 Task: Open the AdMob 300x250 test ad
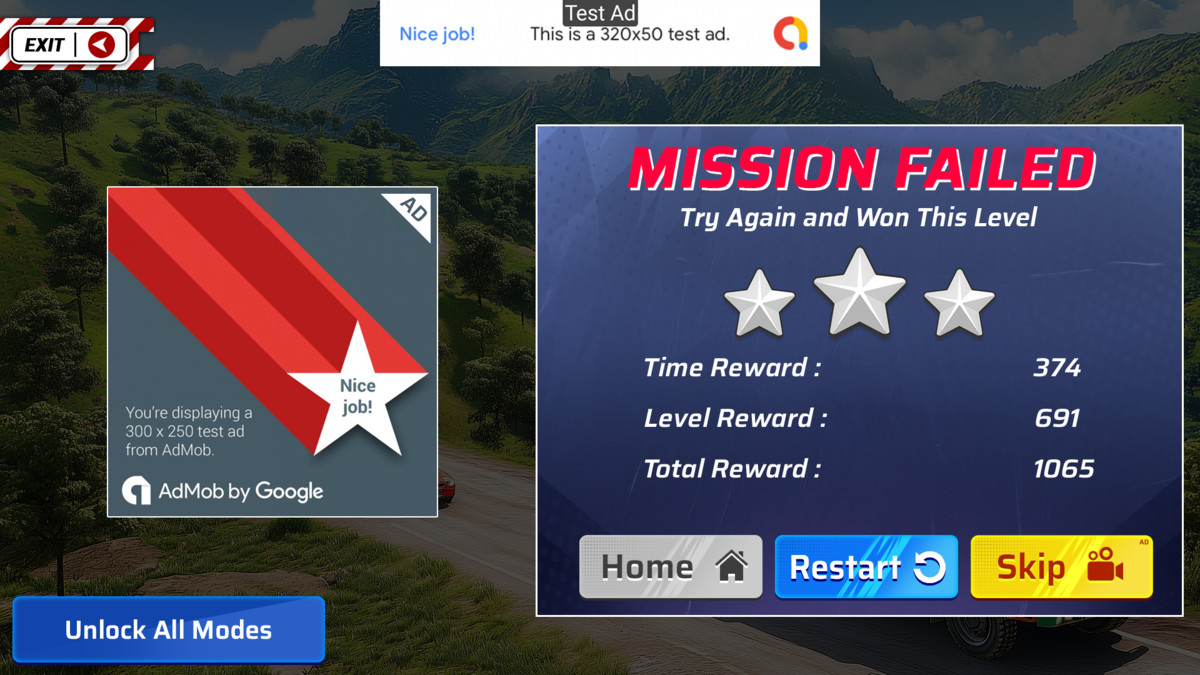pos(272,351)
